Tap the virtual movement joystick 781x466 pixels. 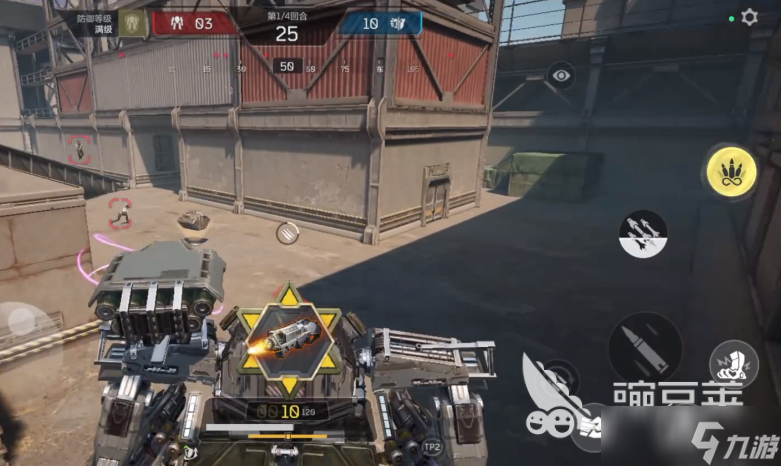click(22, 321)
